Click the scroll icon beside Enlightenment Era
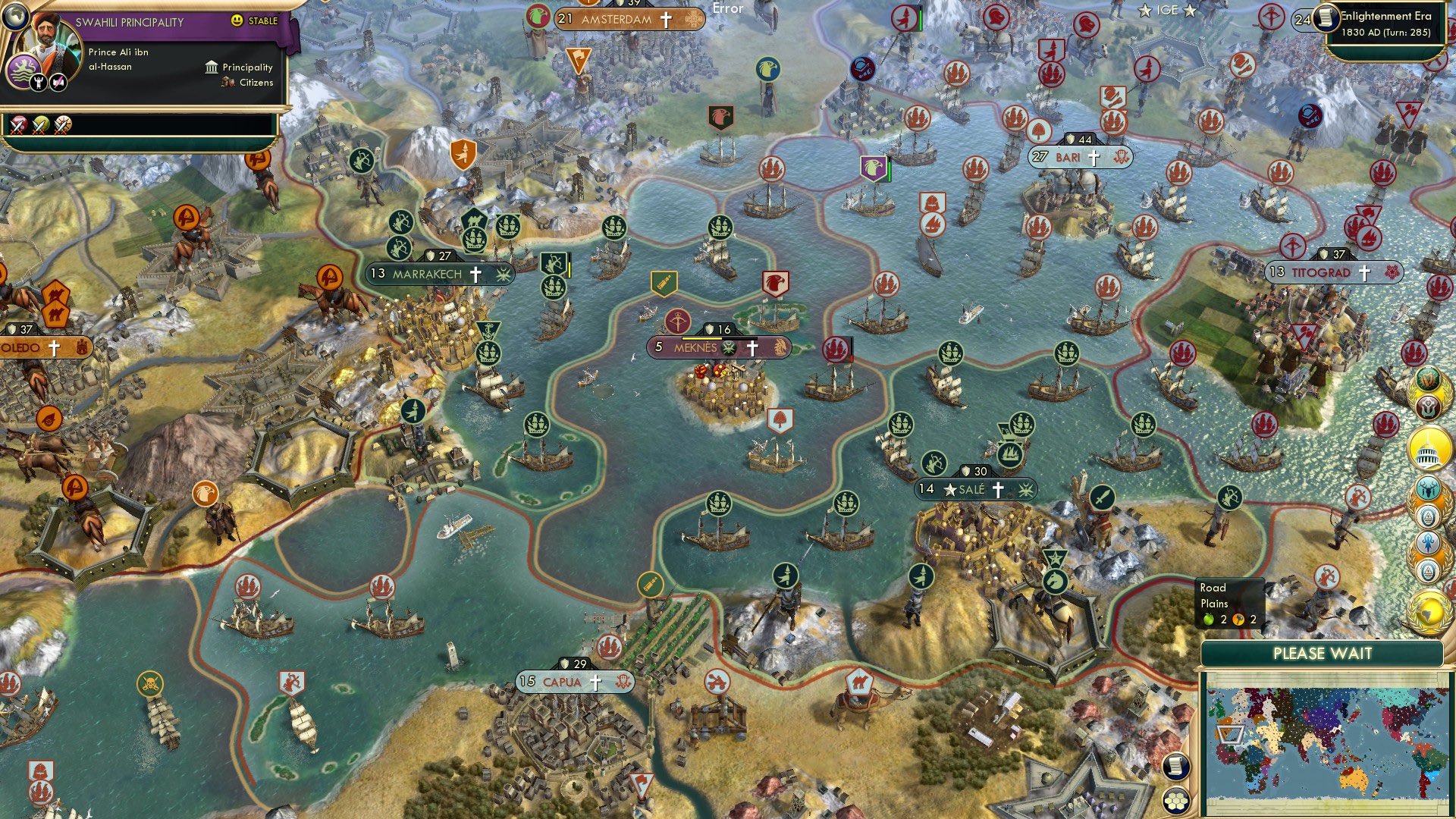The height and width of the screenshot is (819, 1456). pyautogui.click(x=1325, y=18)
